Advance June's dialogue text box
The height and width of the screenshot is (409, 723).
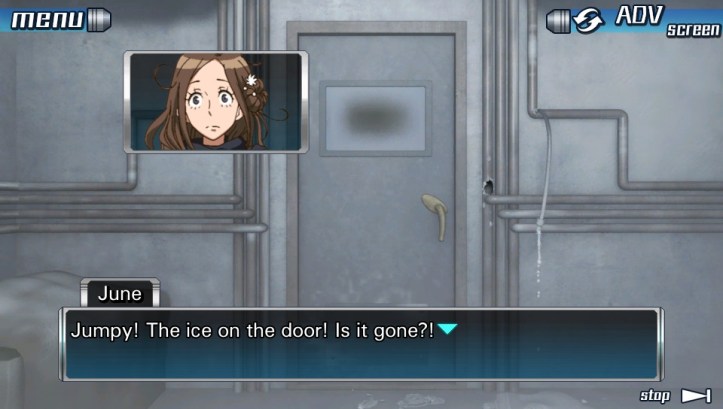362,344
